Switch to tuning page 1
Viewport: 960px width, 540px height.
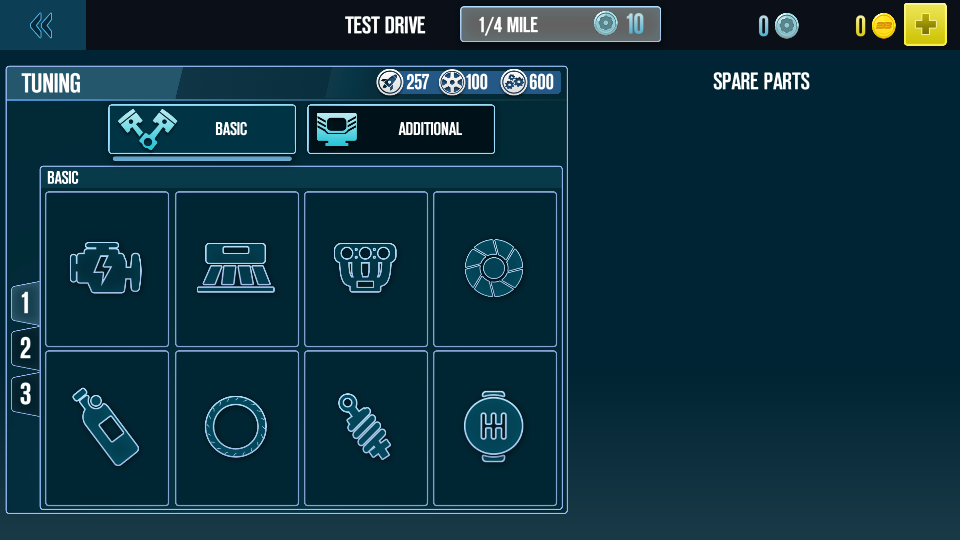(25, 303)
